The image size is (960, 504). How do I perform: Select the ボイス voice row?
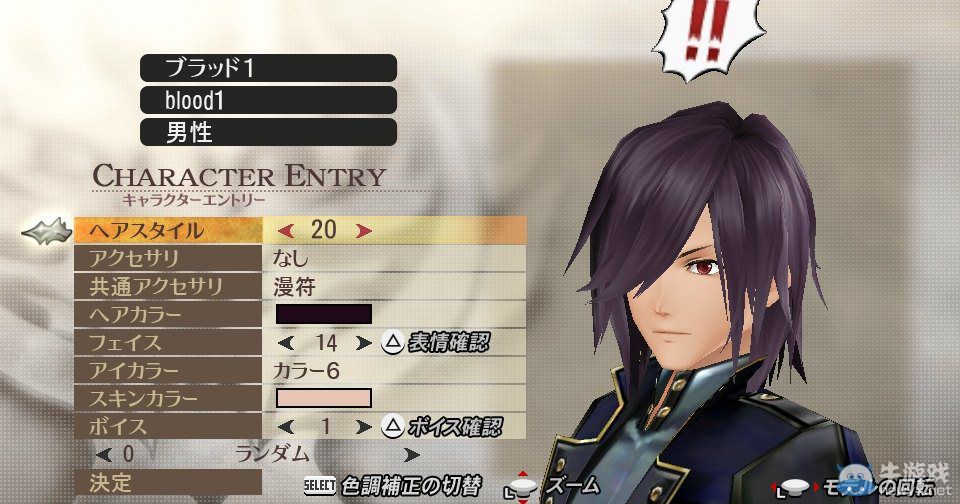click(168, 426)
